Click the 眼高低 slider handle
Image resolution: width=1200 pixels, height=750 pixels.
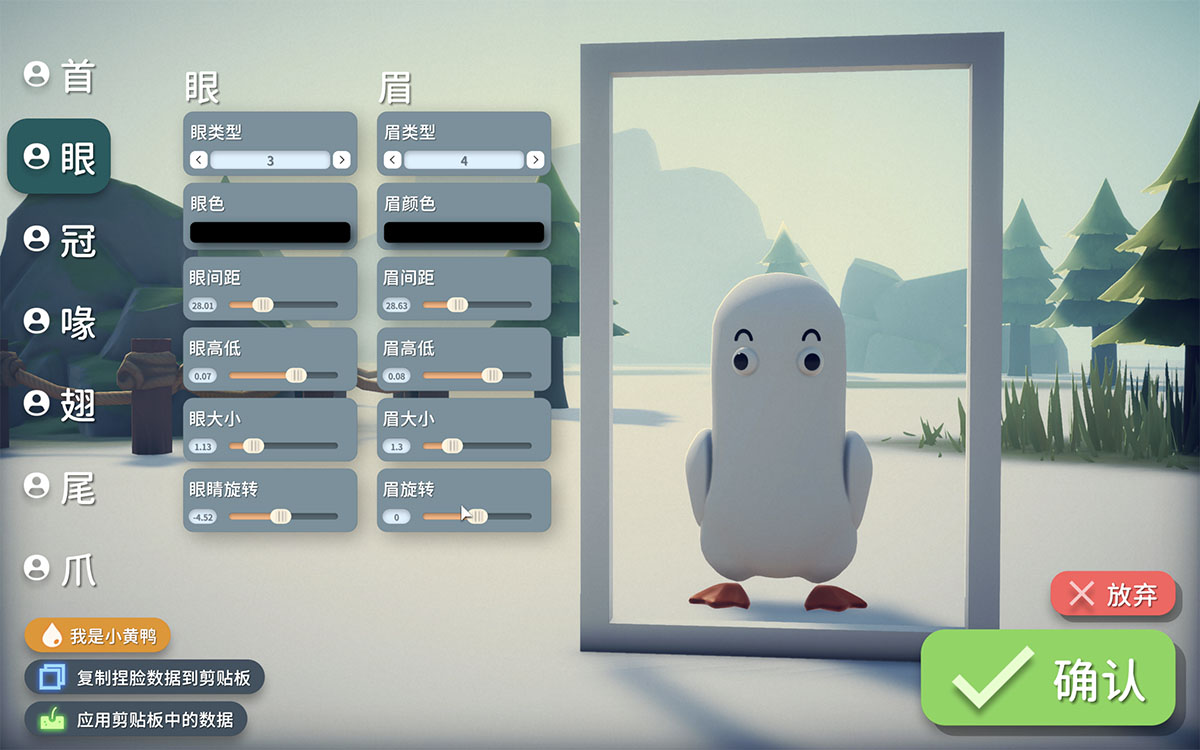click(296, 375)
